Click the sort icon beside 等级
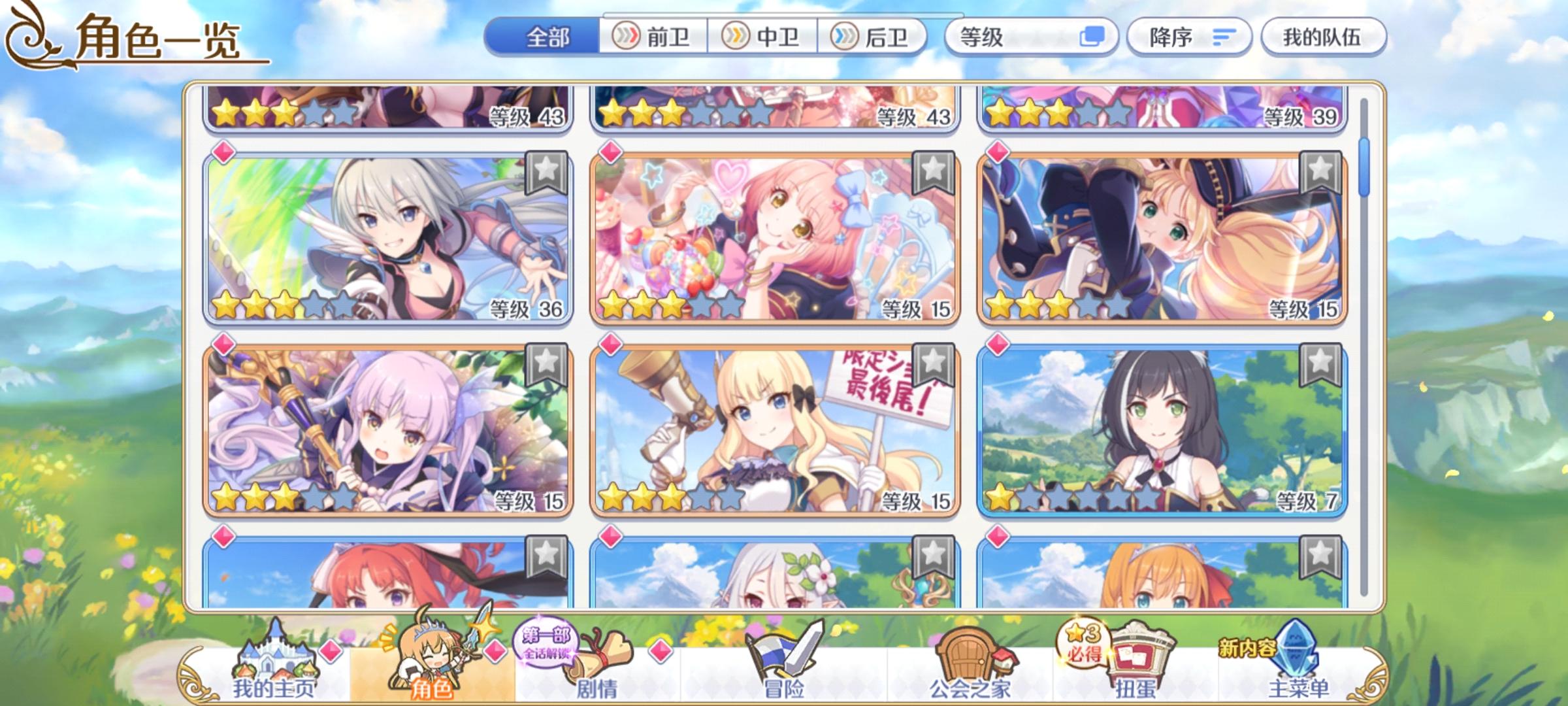 [1093, 37]
